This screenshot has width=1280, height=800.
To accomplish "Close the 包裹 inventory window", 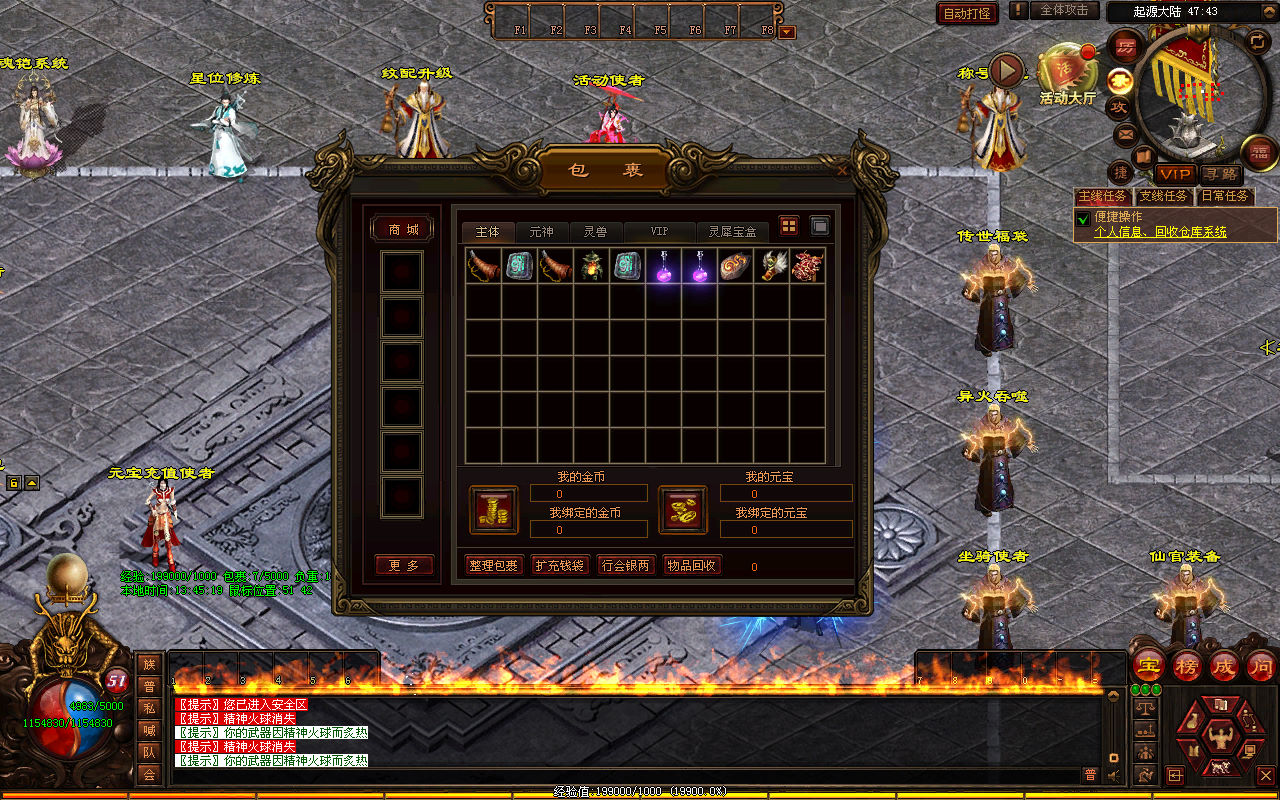I will click(x=842, y=170).
